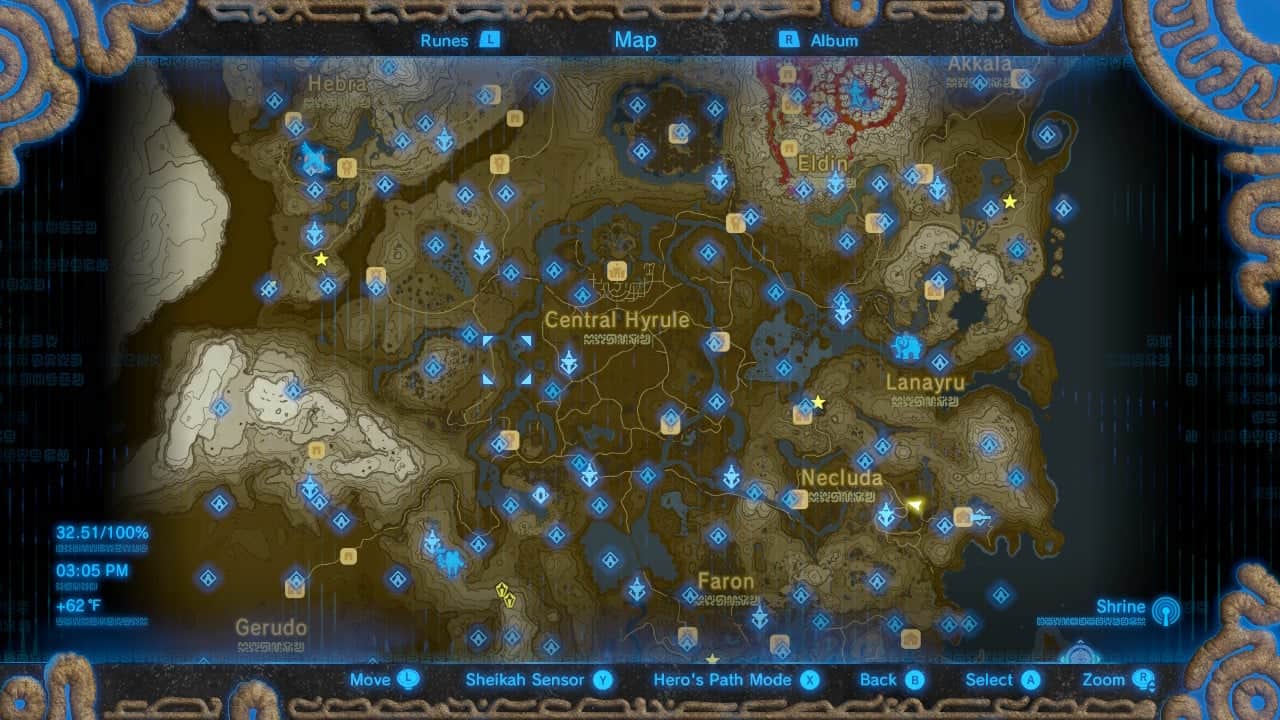This screenshot has height=720, width=1280.
Task: Toggle the Sheikah Sensor
Action: 524,679
